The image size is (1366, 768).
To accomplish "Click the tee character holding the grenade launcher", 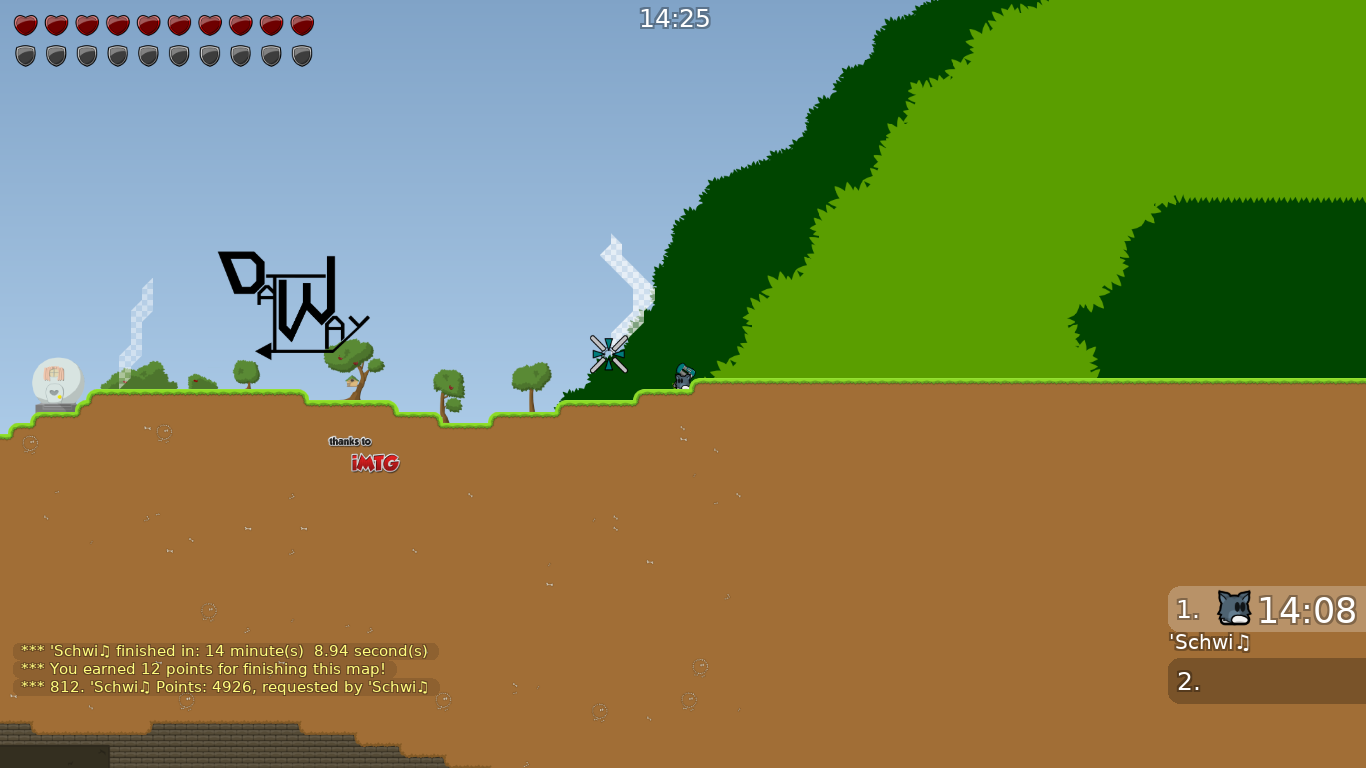I will (684, 378).
